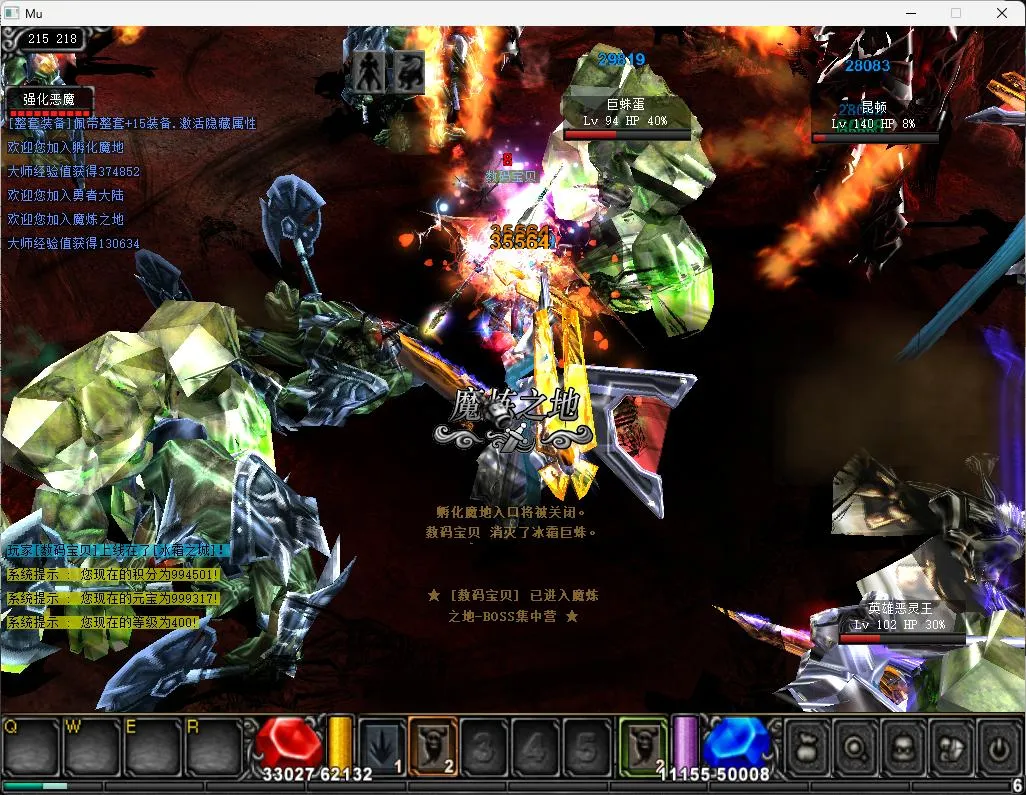This screenshot has height=795, width=1026.
Task: Select the E item hotkey slot
Action: tap(152, 747)
